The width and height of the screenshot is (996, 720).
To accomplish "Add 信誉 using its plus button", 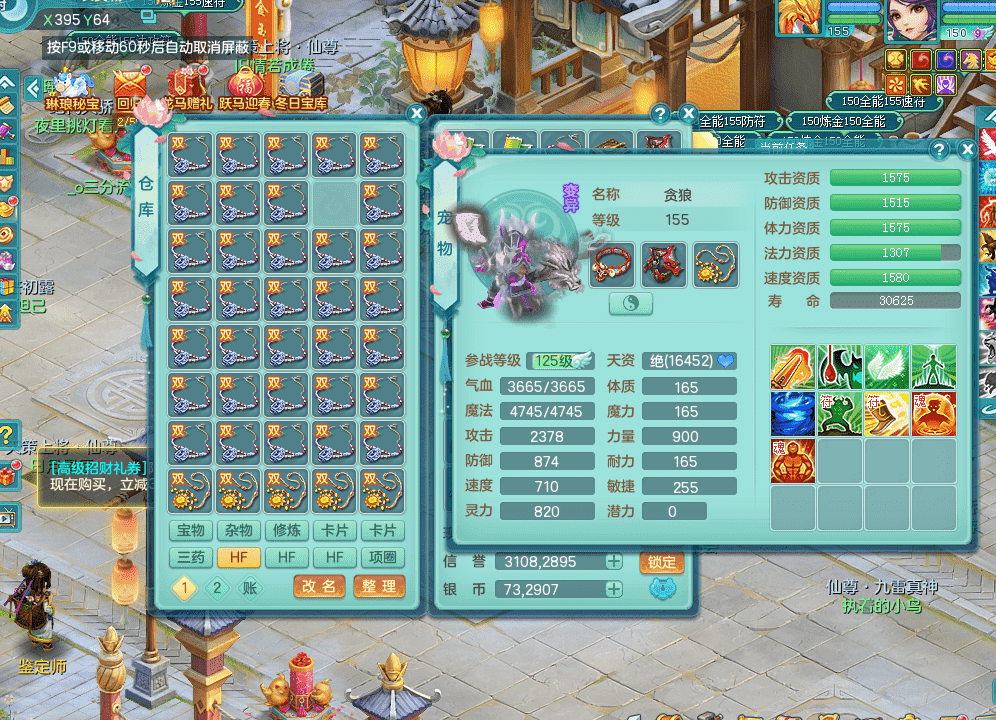I will (x=614, y=562).
